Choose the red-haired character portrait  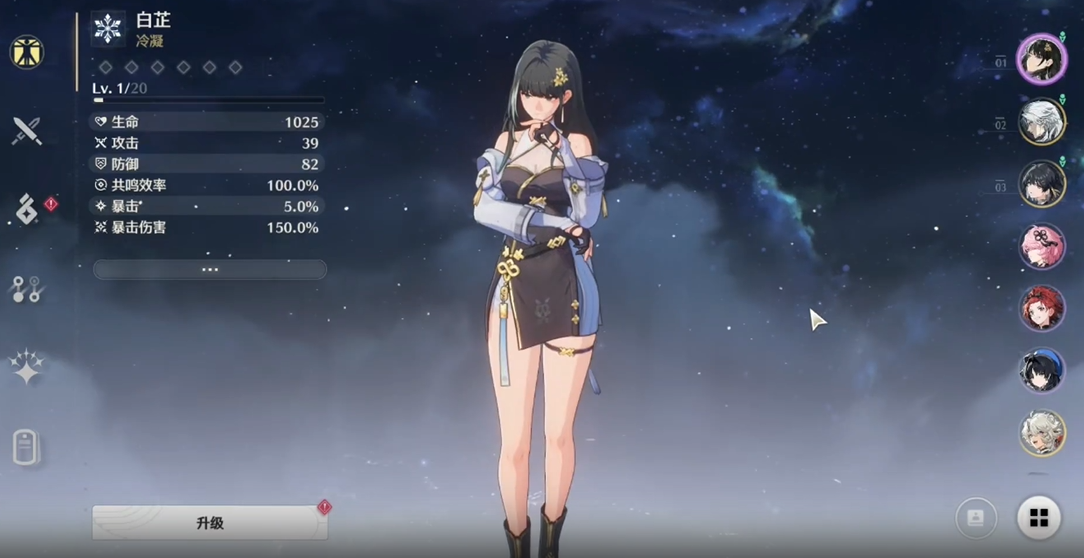(x=1041, y=308)
